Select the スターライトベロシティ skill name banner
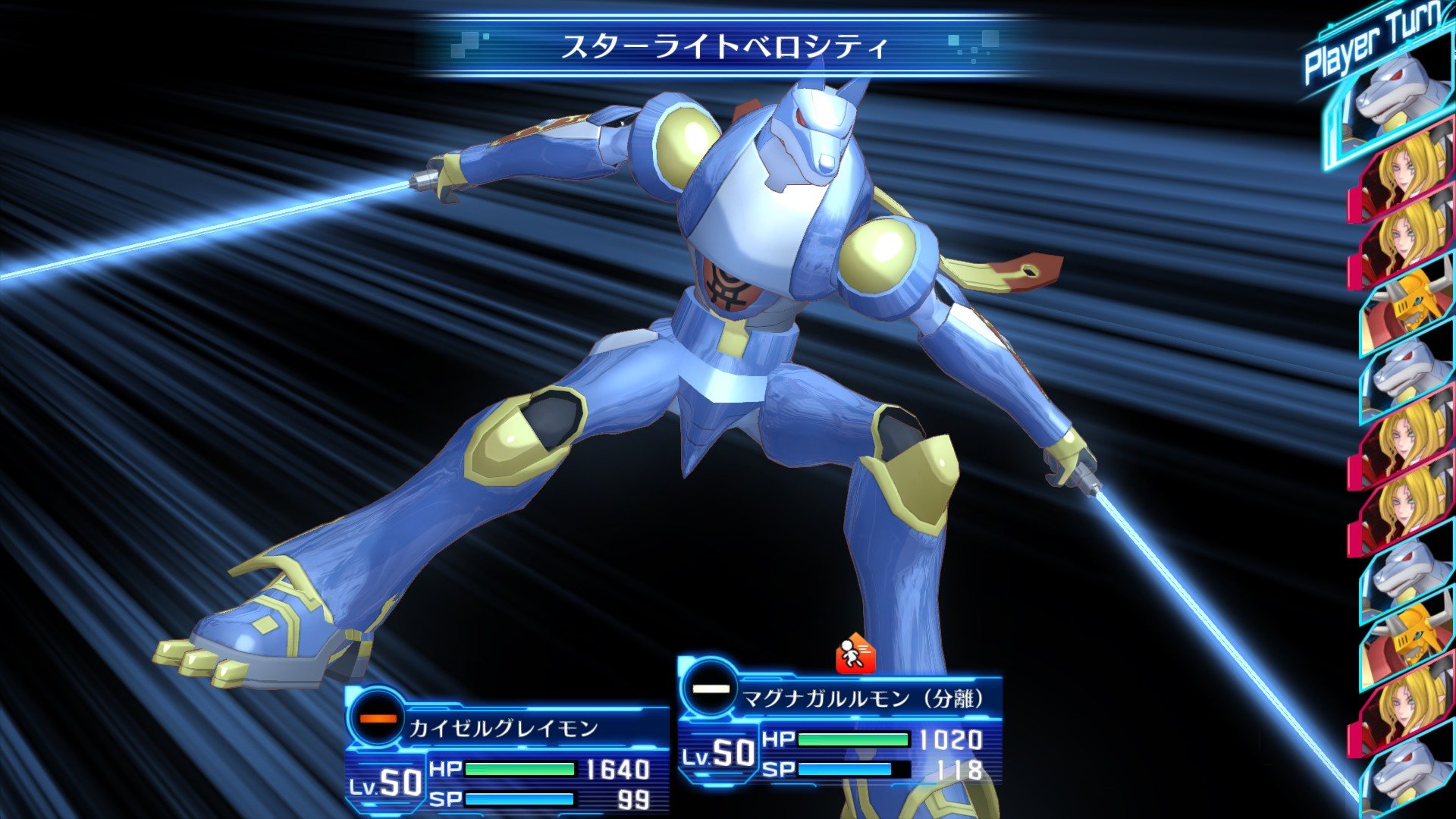Image resolution: width=1456 pixels, height=819 pixels. click(x=724, y=45)
